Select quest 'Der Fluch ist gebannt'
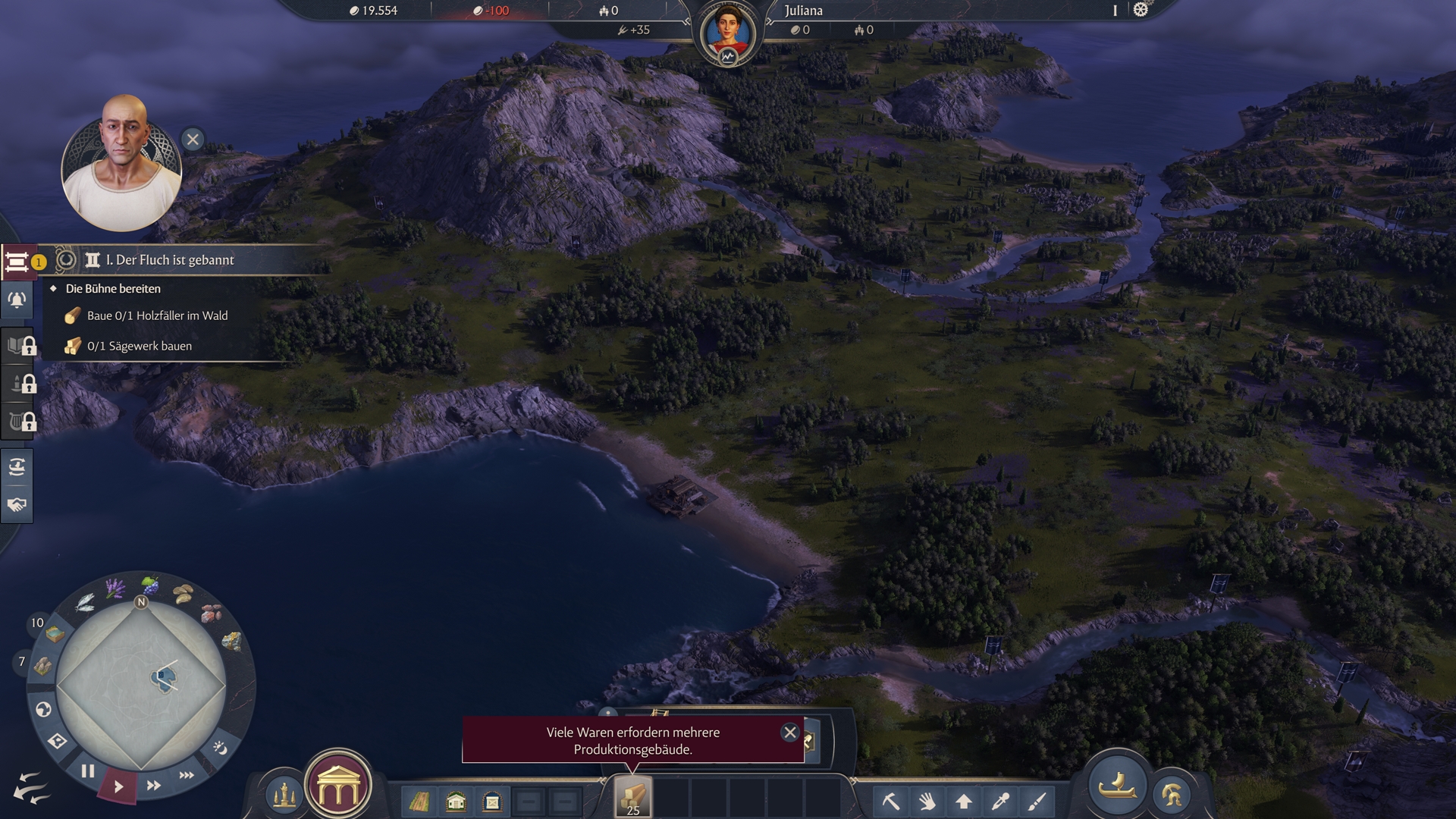This screenshot has width=1456, height=819. (170, 260)
